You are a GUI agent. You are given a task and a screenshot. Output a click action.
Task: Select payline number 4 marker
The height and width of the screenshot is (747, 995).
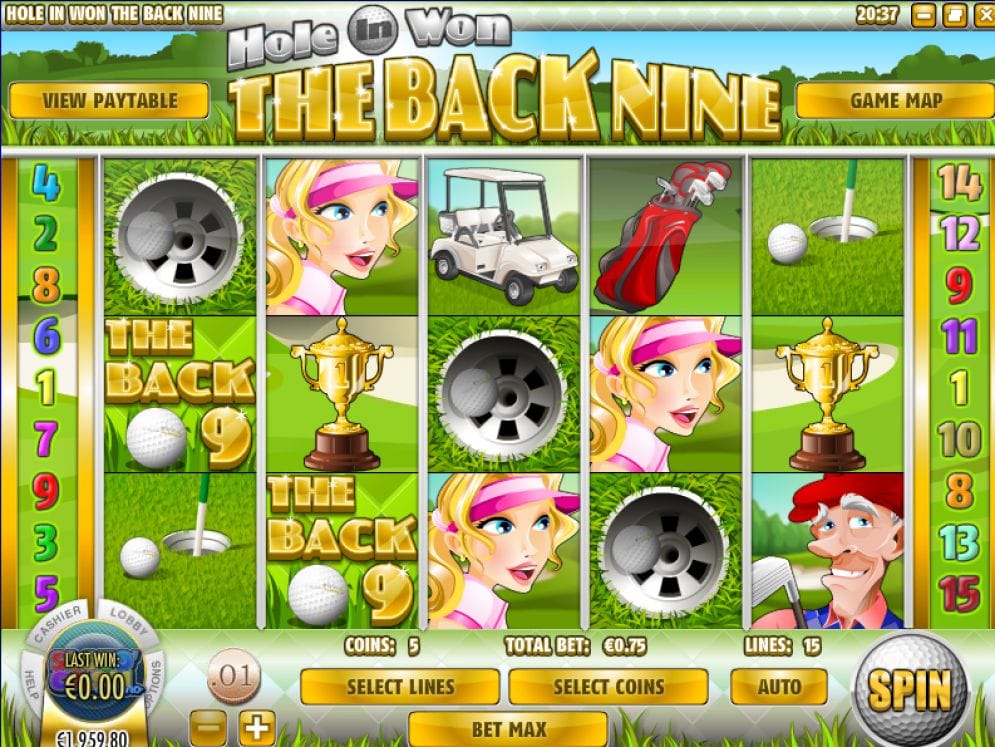[46, 182]
